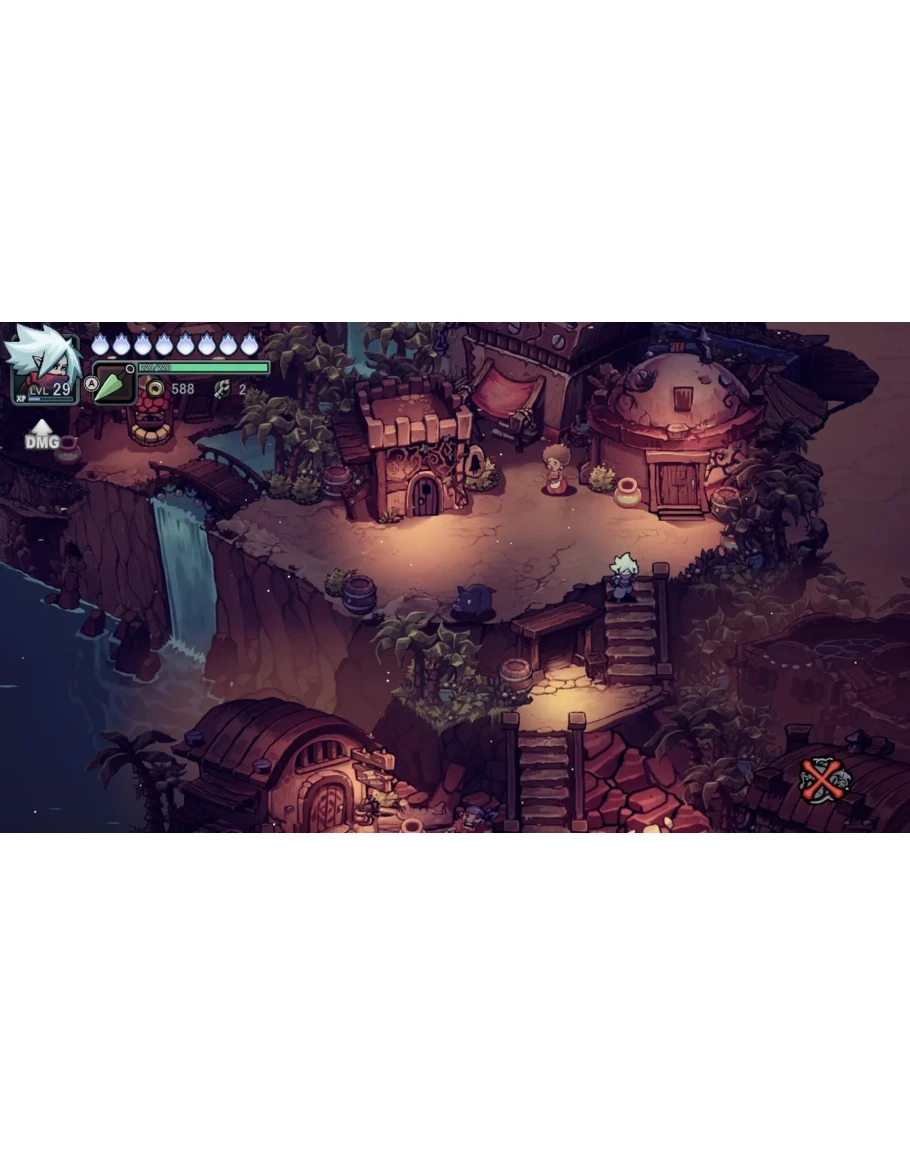This screenshot has height=1155, width=910.
Task: Click the grey key item icon
Action: click(222, 389)
